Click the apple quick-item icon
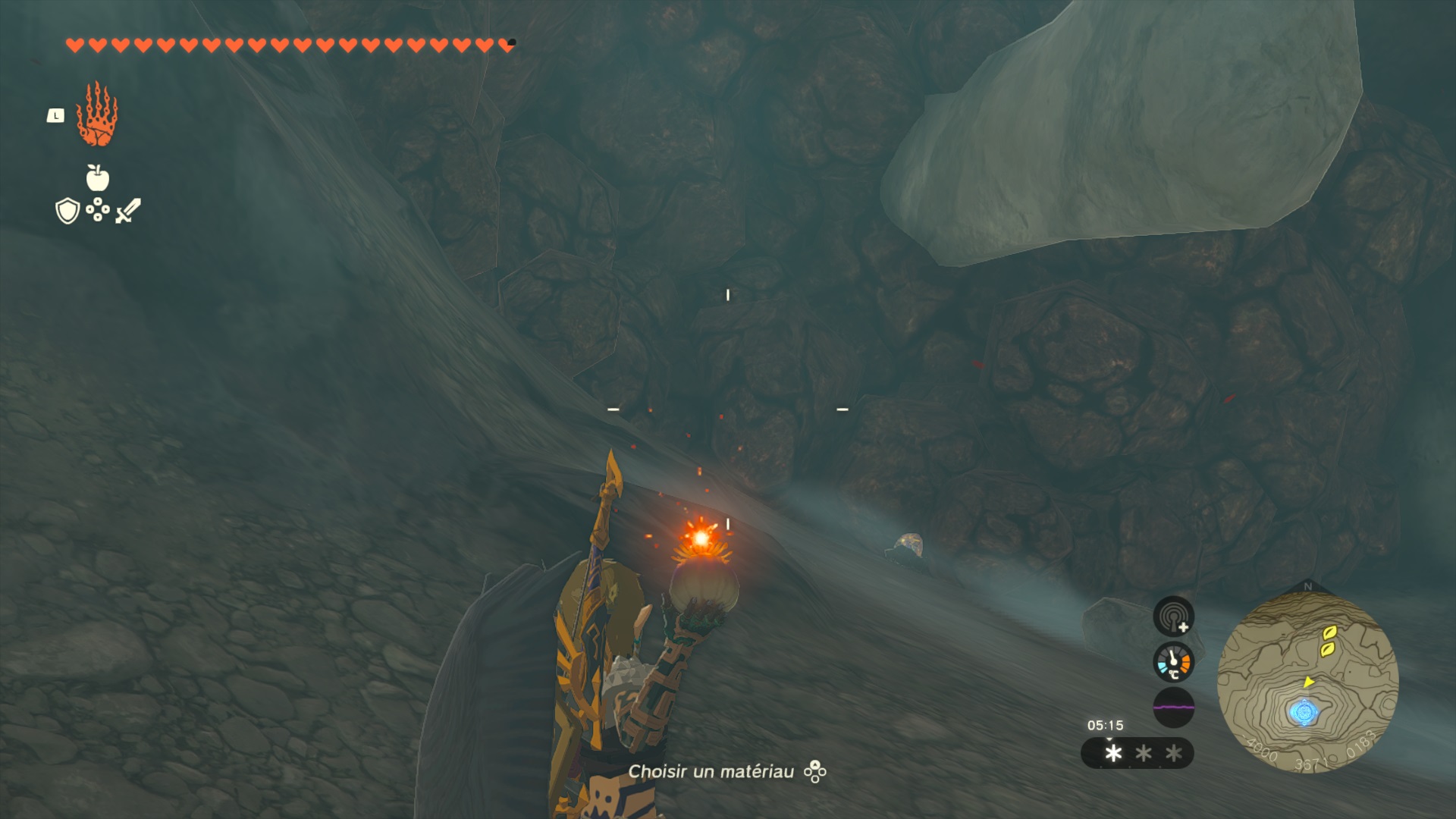 98,177
